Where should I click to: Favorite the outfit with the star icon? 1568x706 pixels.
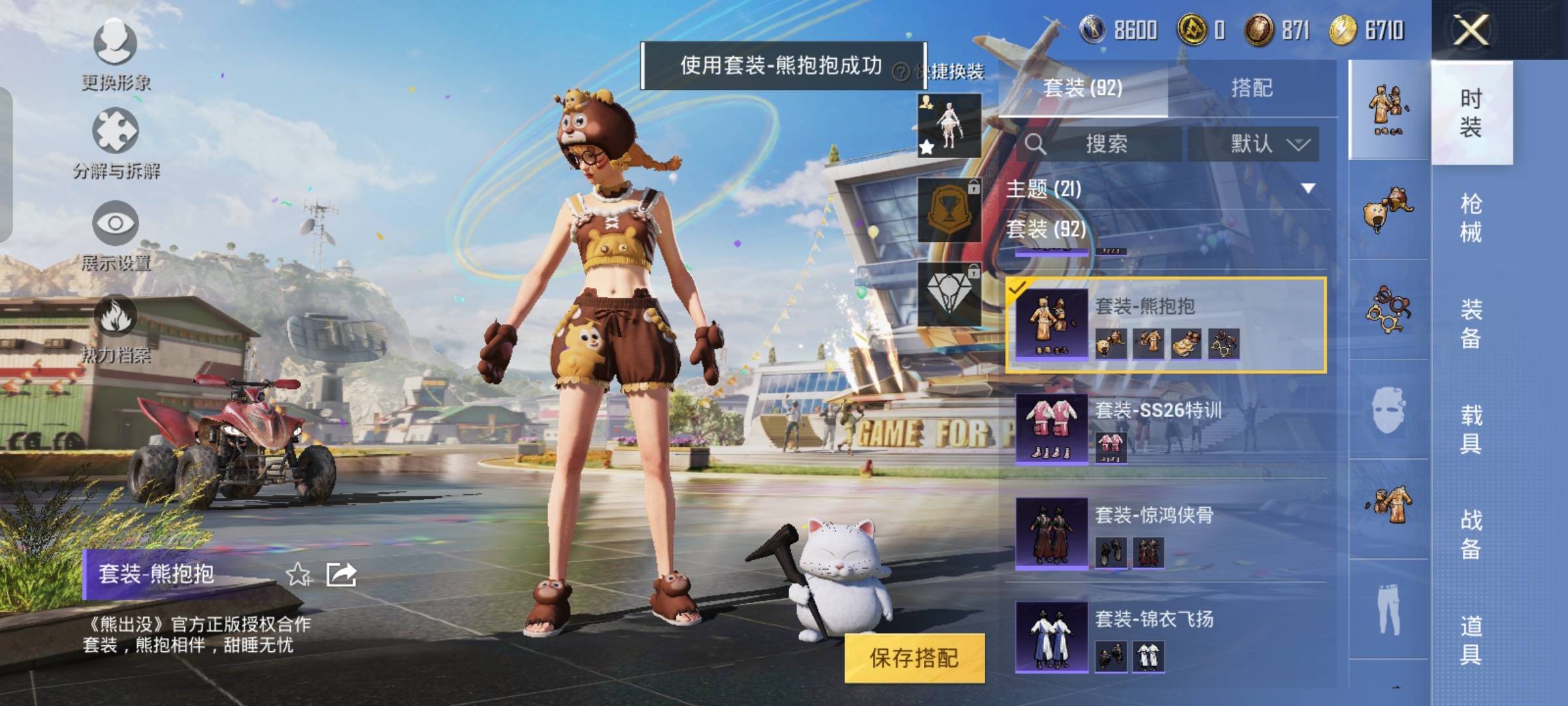pos(299,574)
